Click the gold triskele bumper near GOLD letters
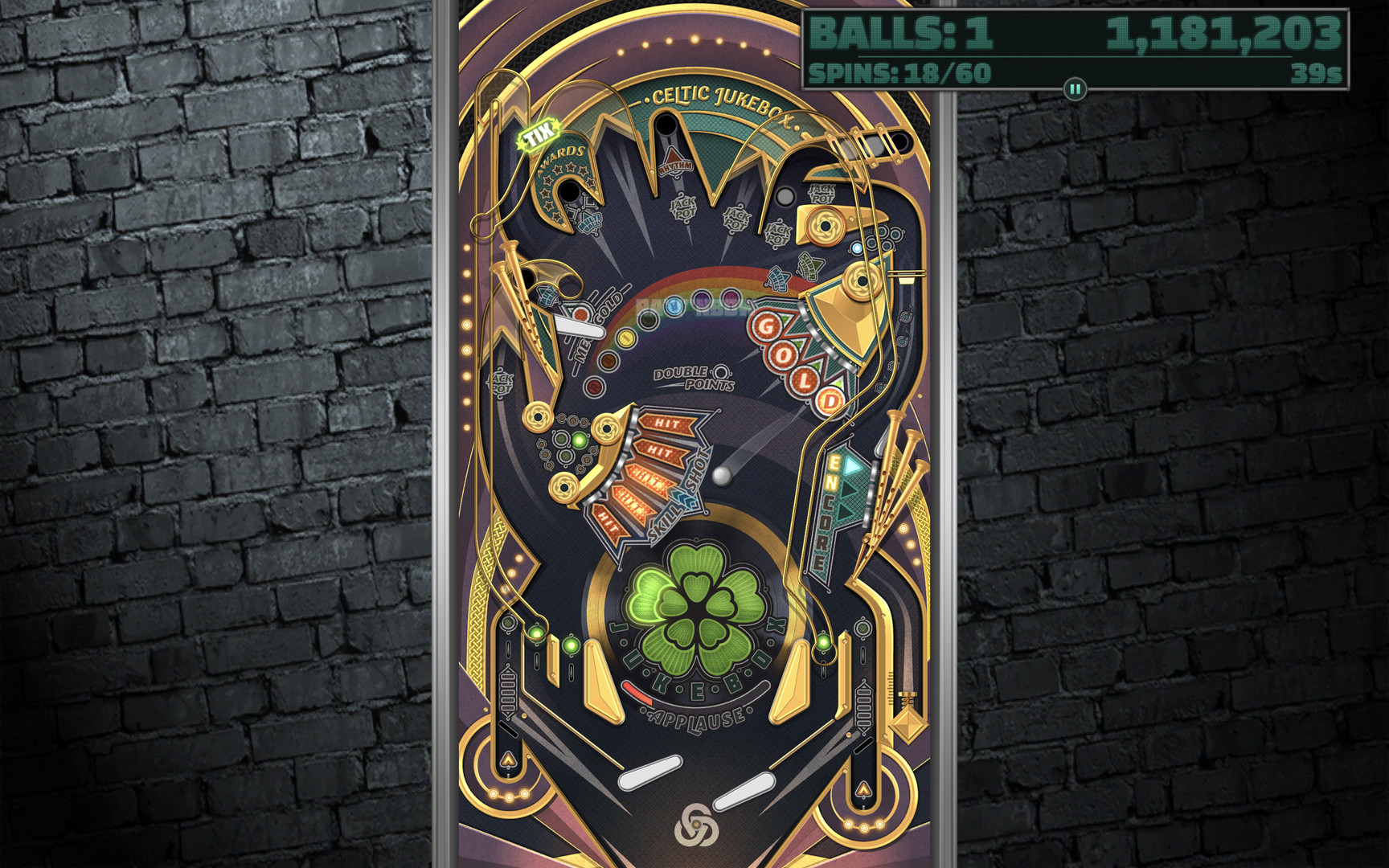 (x=861, y=281)
